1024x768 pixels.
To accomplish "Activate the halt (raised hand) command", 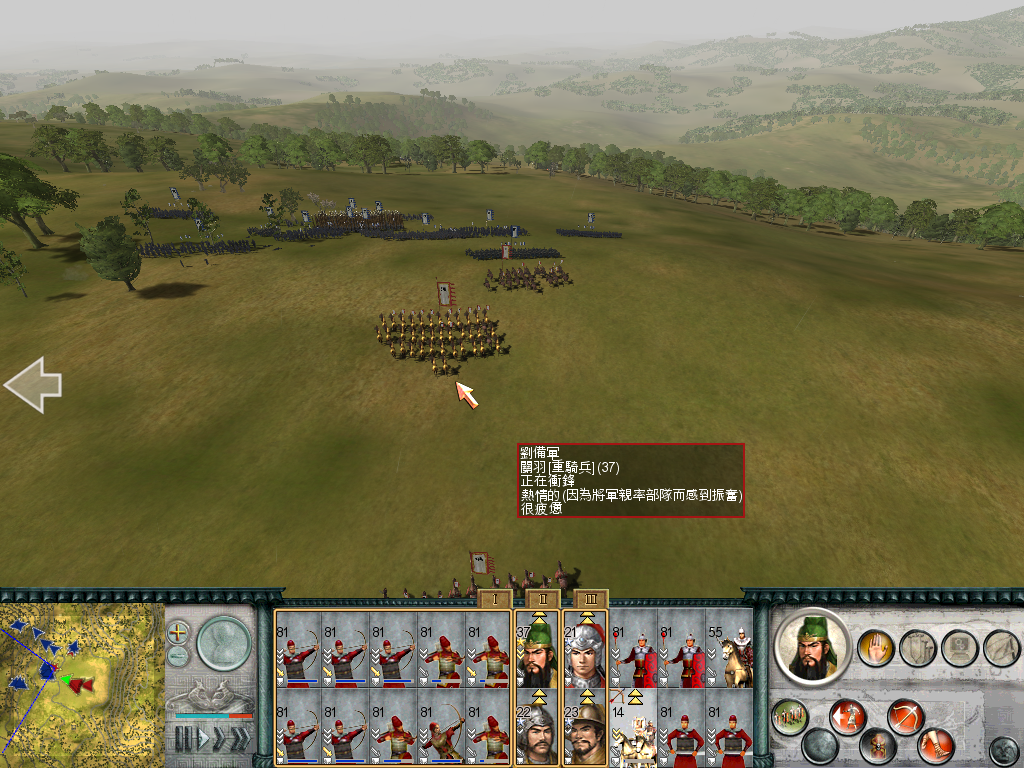I will [876, 648].
